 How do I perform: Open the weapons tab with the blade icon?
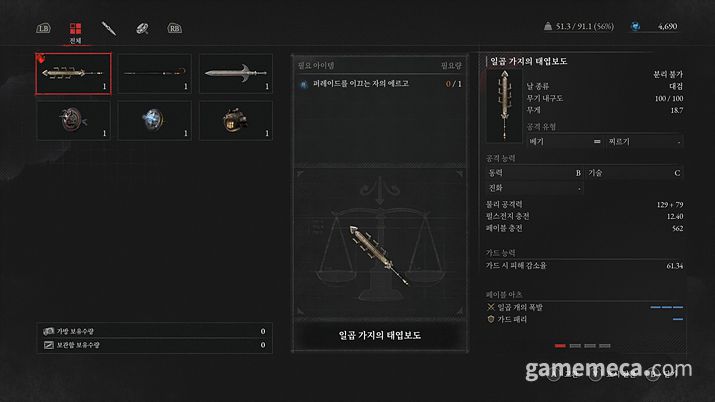point(109,28)
